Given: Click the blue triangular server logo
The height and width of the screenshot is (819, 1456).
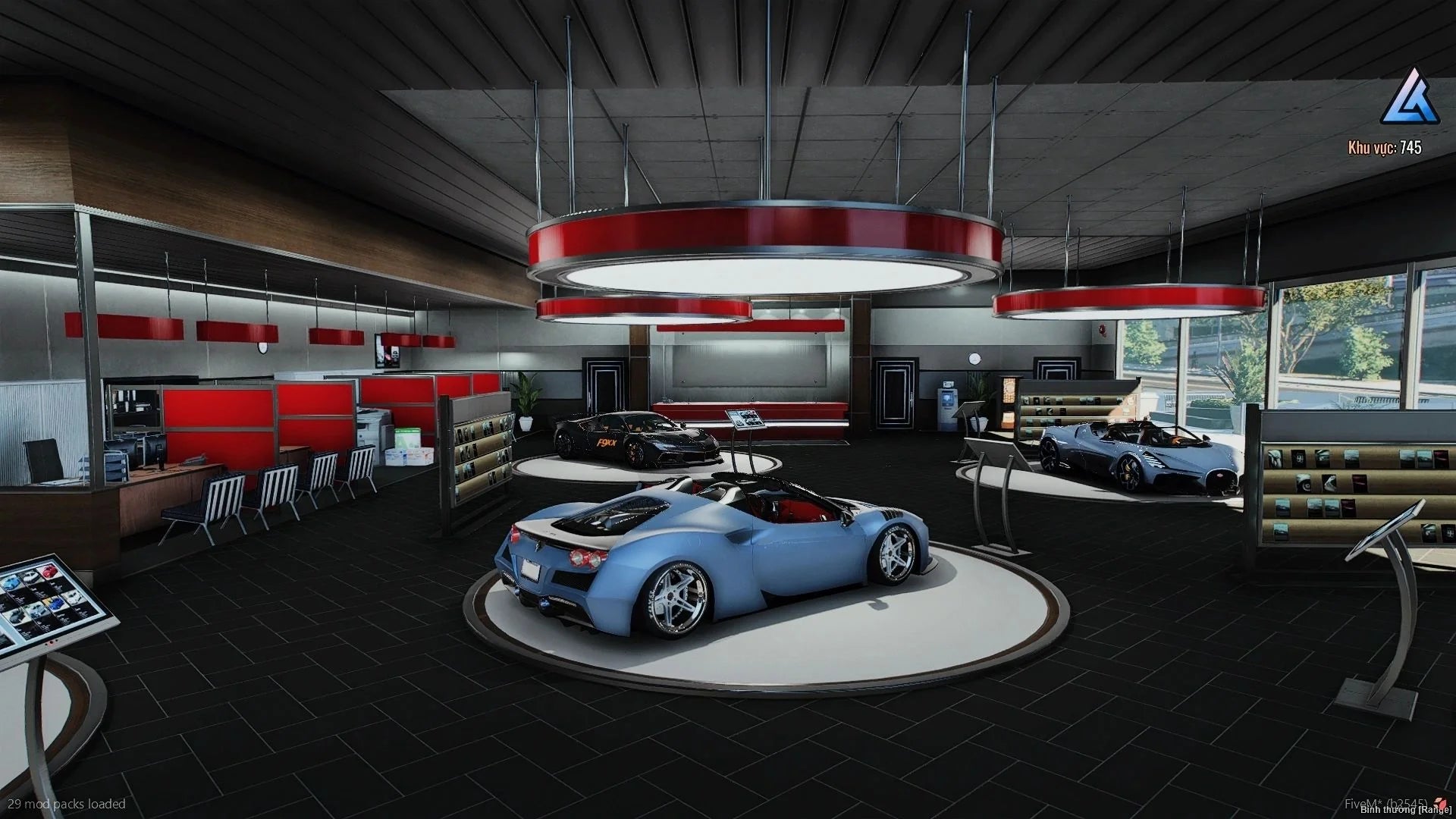Looking at the screenshot, I should coord(1409,98).
